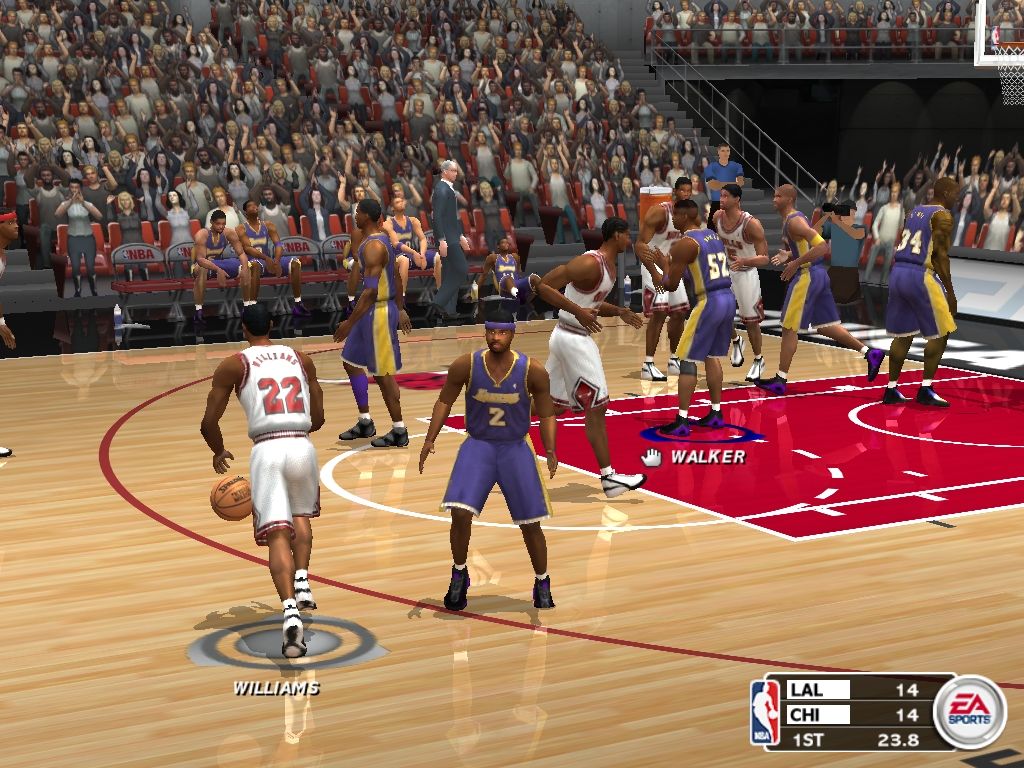Select the WALKER player name label
Viewport: 1024px width, 768px height.
point(707,457)
